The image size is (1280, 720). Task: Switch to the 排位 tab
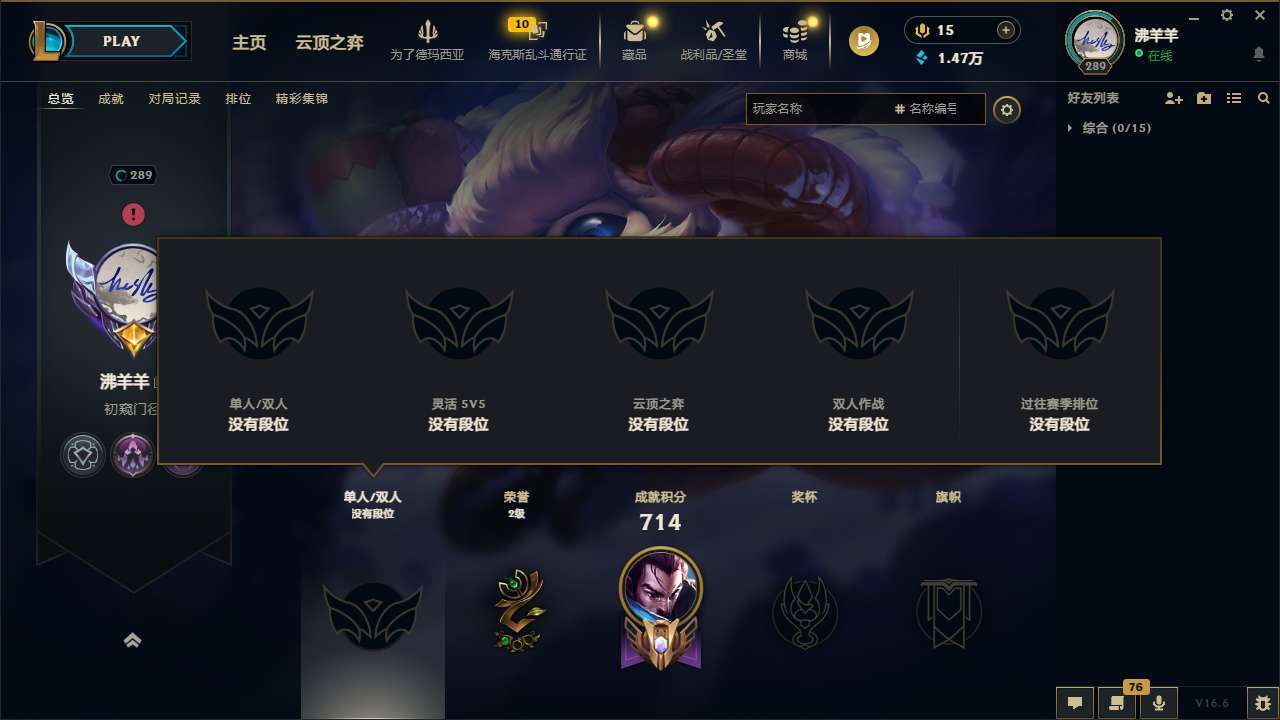coord(238,98)
